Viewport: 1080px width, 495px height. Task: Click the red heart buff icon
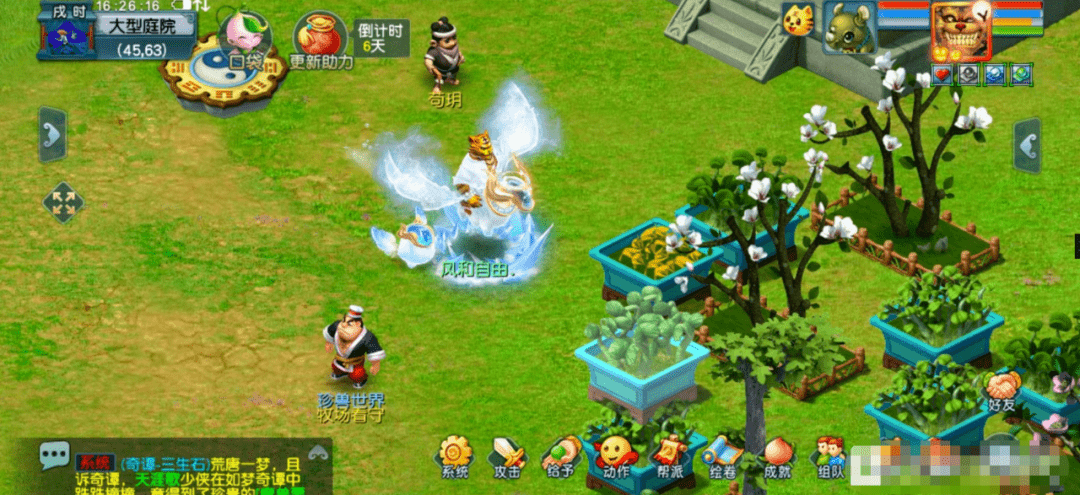tap(941, 74)
